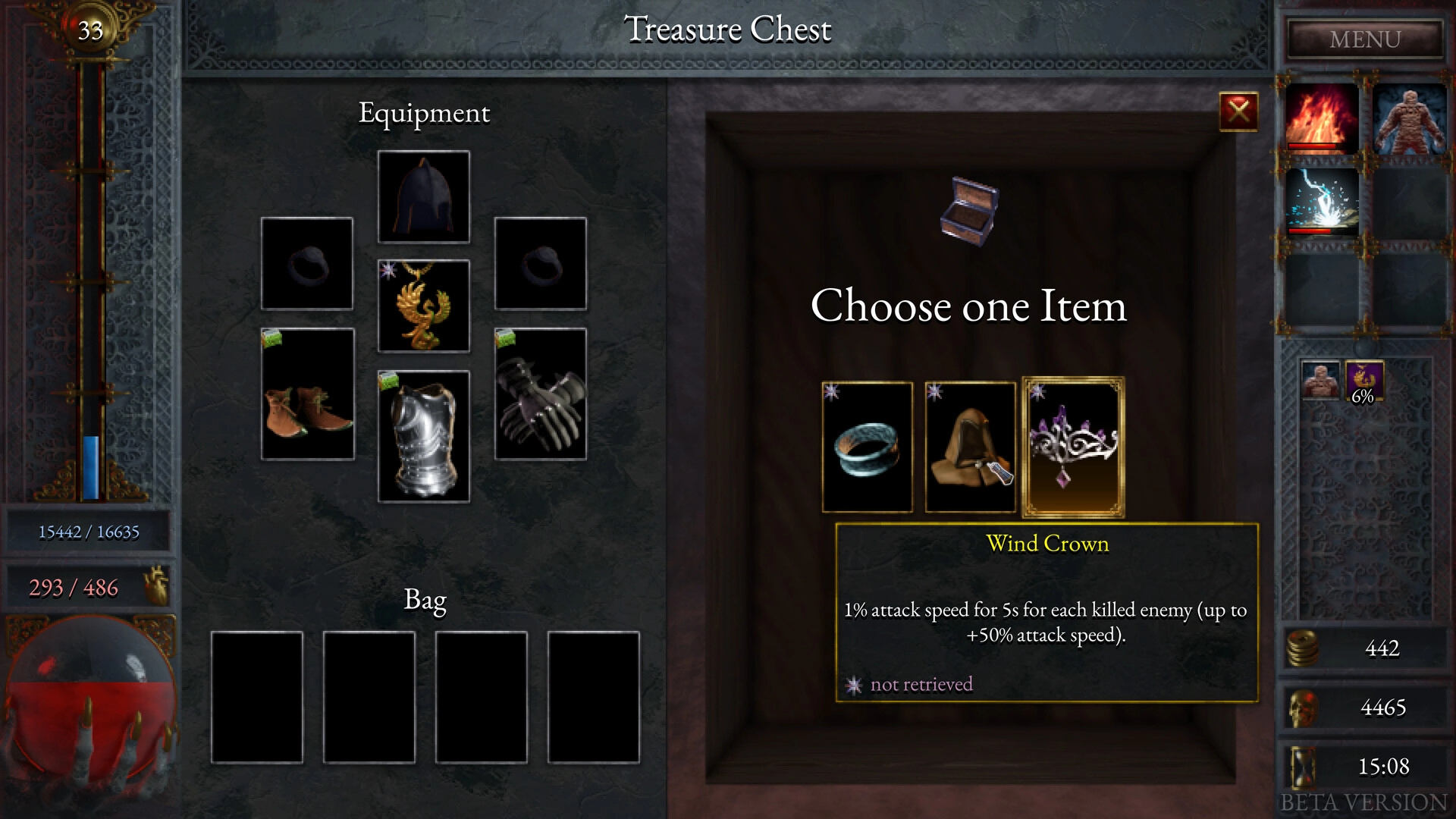This screenshot has height=819, width=1456.
Task: Click the equipped black gloves slot
Action: [541, 394]
